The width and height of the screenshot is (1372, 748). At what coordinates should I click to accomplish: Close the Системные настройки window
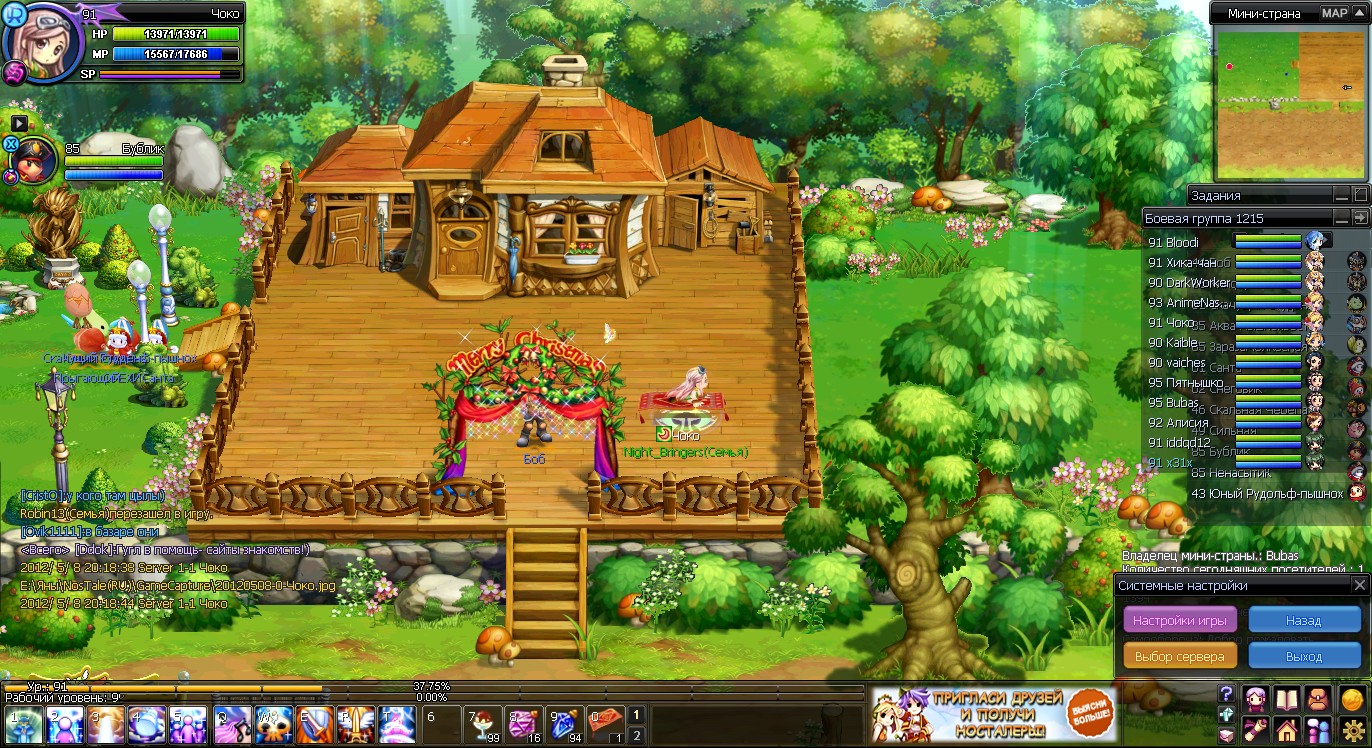[x=1359, y=585]
